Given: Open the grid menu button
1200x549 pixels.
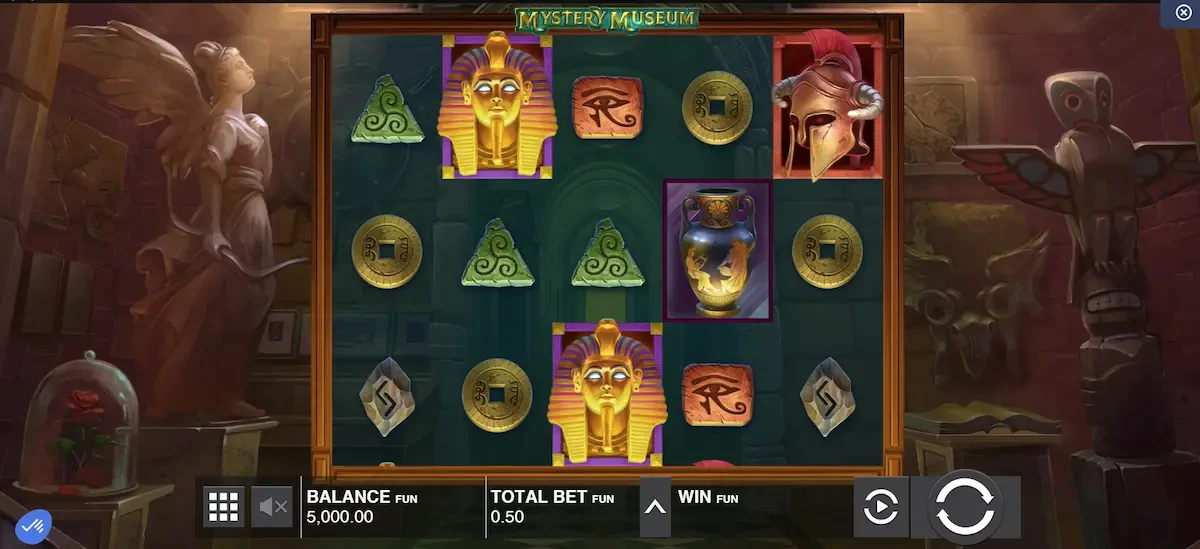Looking at the screenshot, I should pos(224,507).
